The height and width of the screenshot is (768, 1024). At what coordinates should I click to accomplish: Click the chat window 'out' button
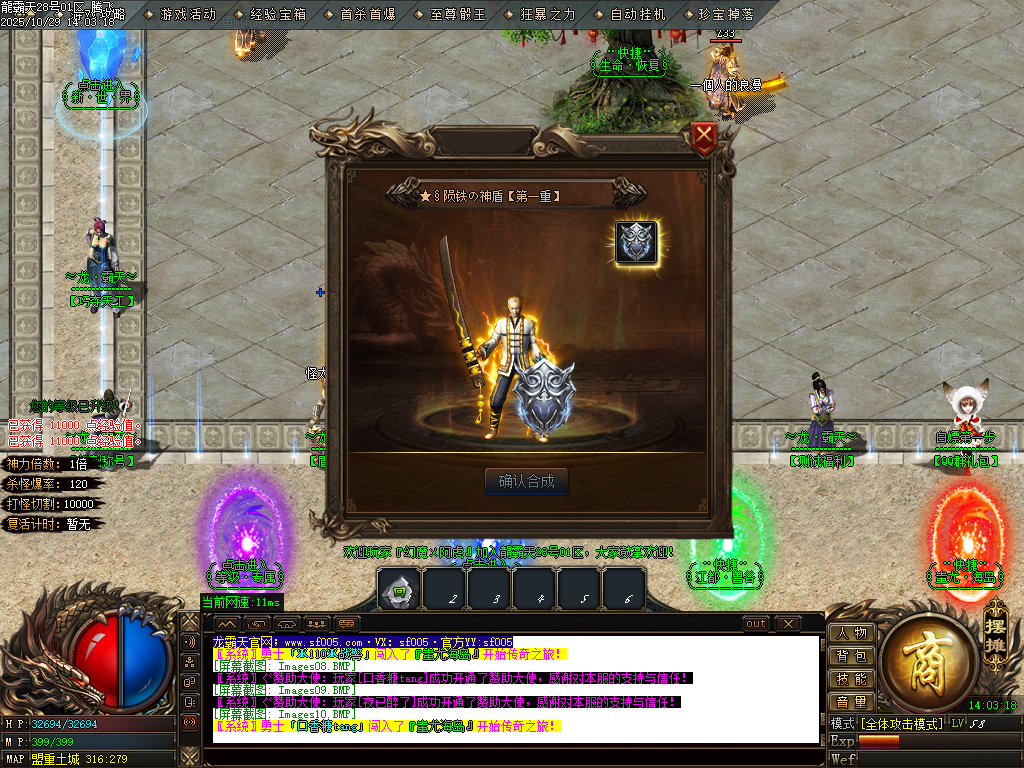[757, 624]
